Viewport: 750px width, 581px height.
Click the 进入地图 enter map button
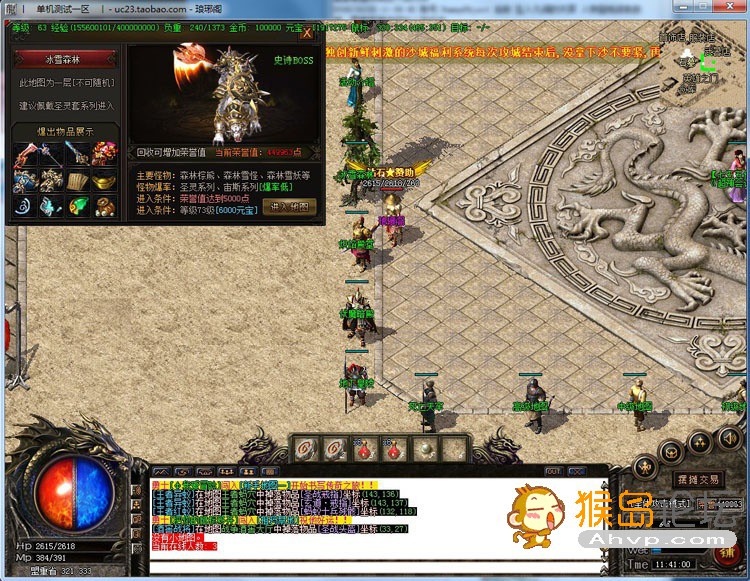(x=290, y=206)
